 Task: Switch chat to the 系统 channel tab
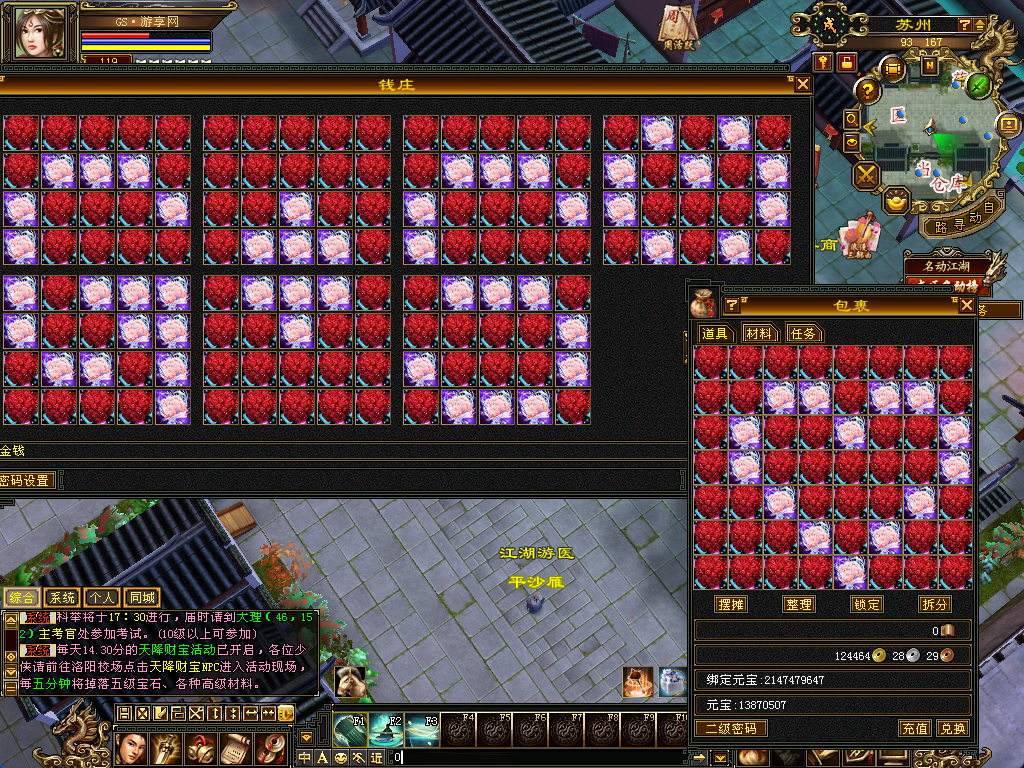point(62,598)
